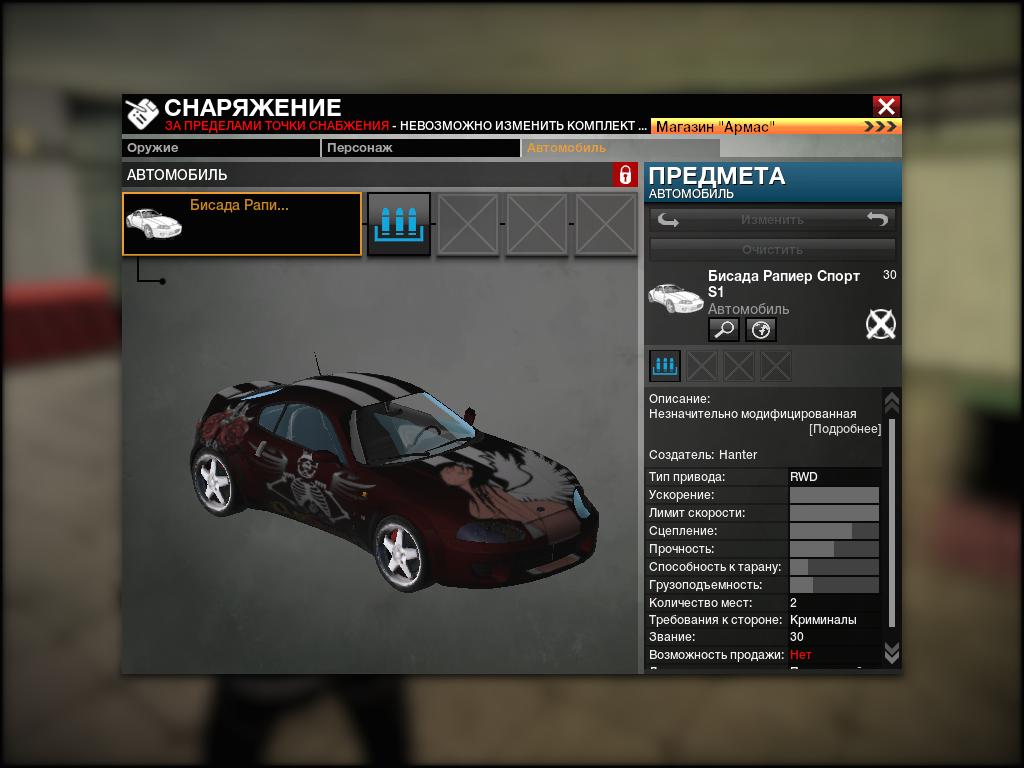Select the blue ammo box modification slot
1024x768 pixels.
point(399,224)
